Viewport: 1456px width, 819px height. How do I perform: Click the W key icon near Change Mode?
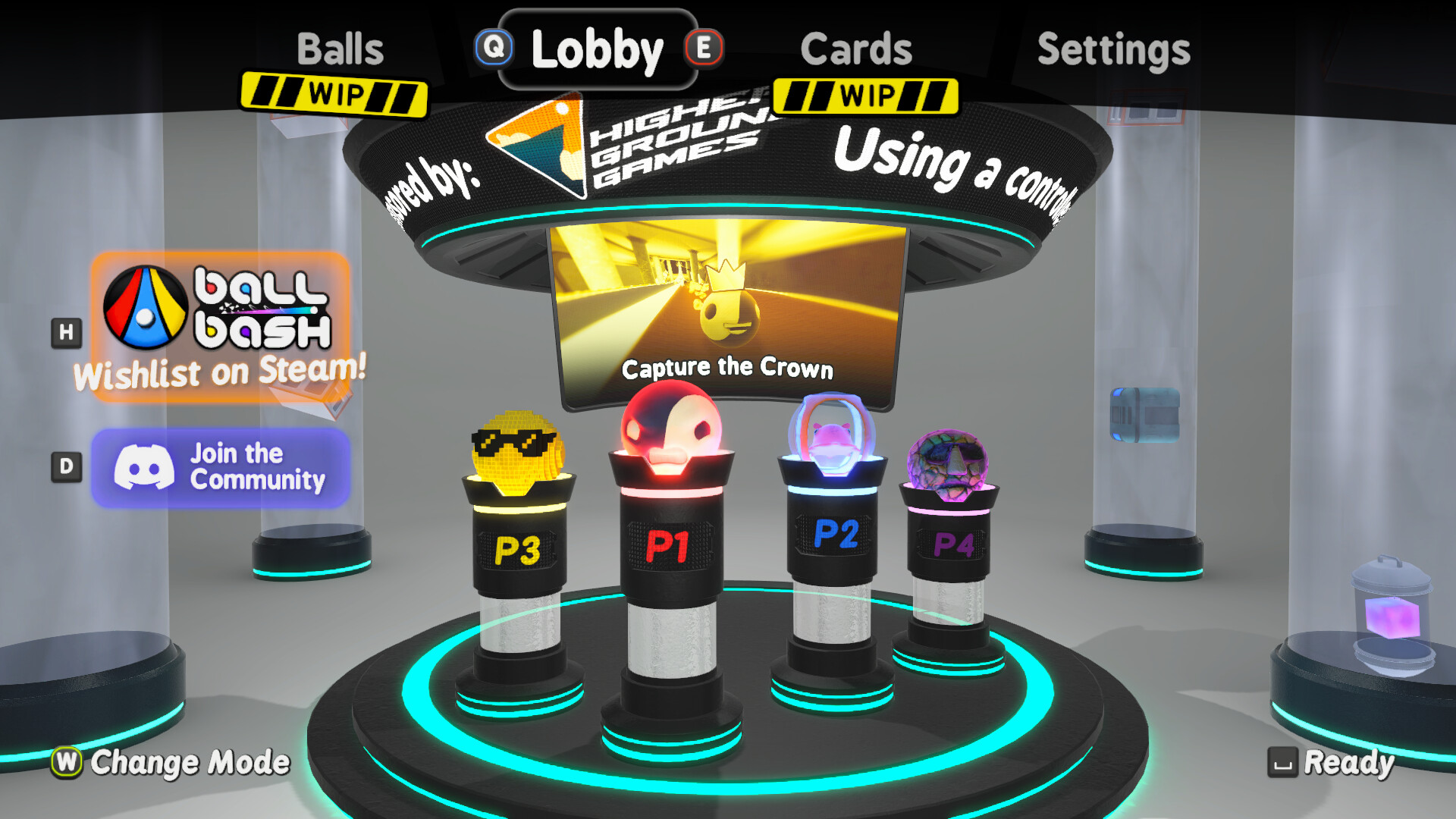click(x=67, y=762)
